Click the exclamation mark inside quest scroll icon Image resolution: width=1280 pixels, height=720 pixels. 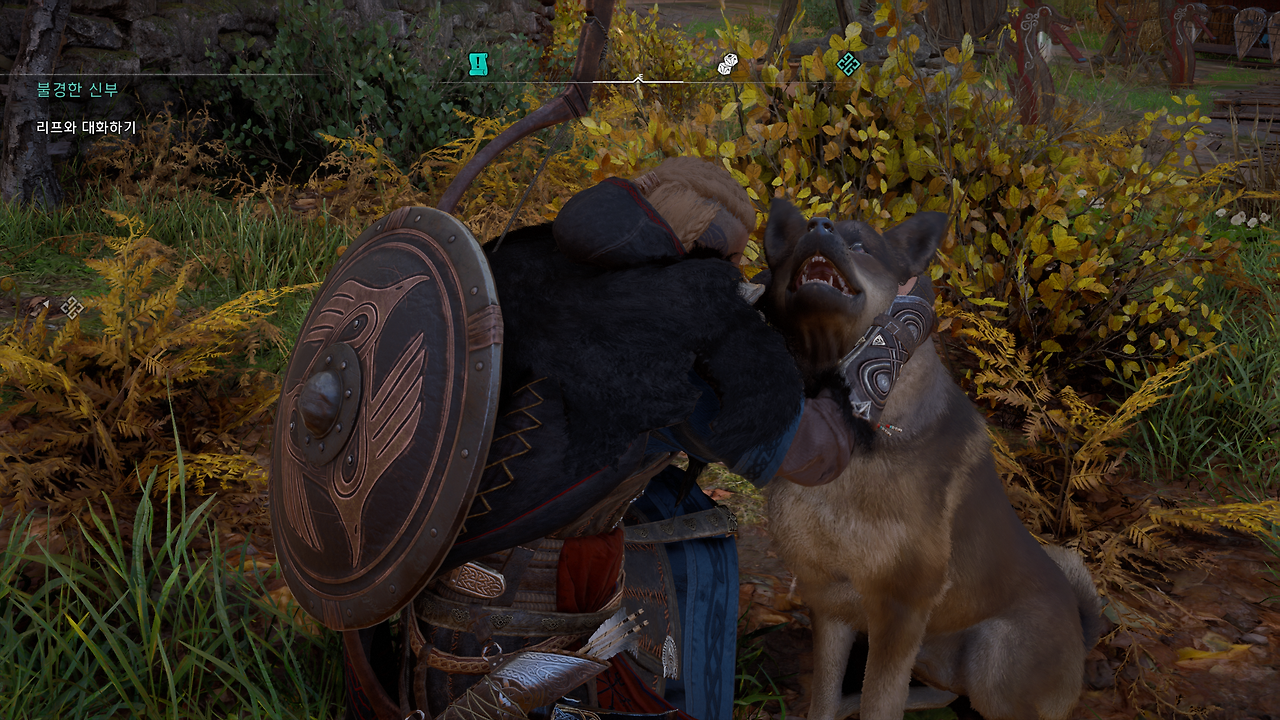[x=477, y=63]
